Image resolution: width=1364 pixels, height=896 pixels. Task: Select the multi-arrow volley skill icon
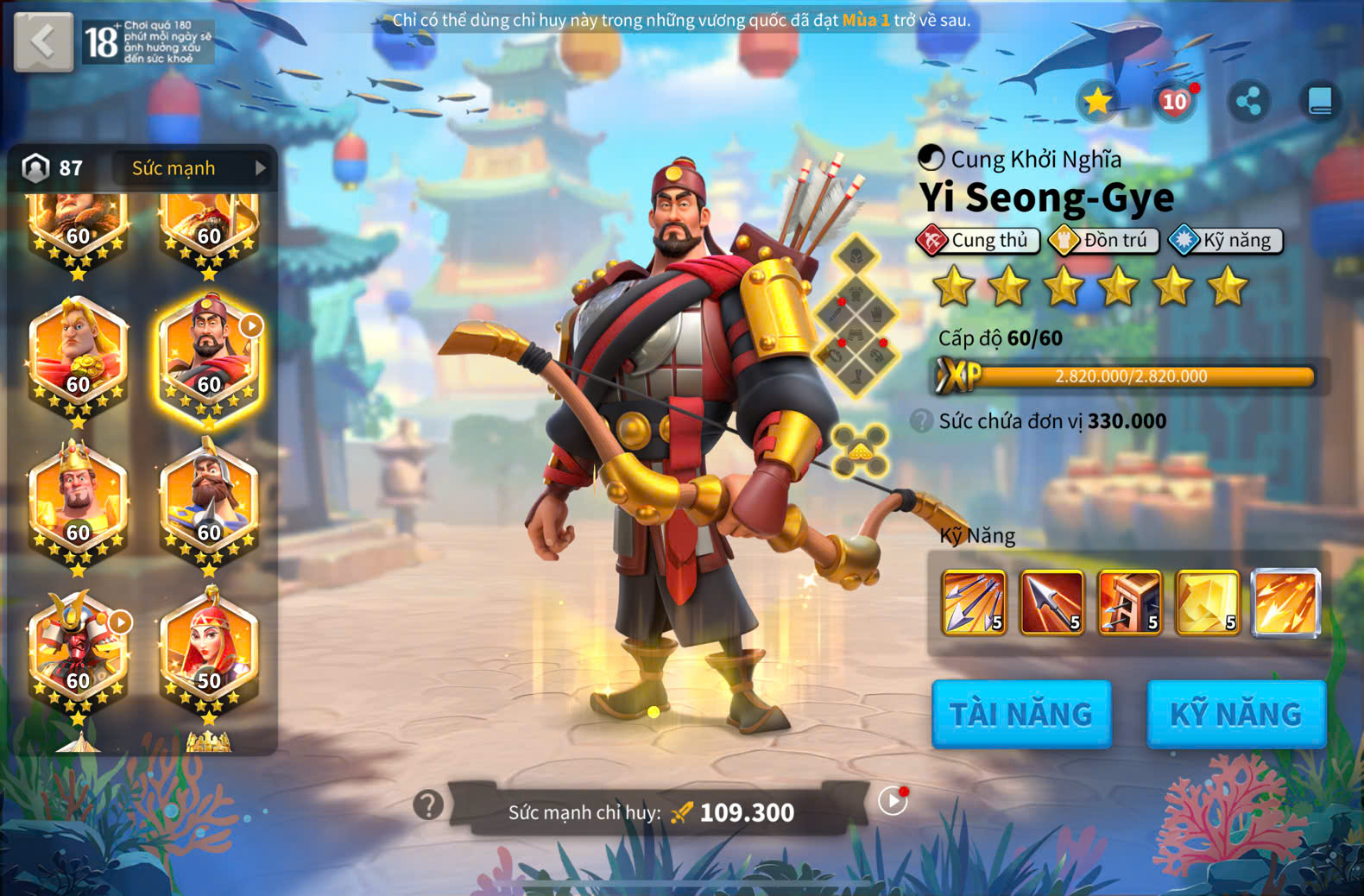pyautogui.click(x=974, y=603)
